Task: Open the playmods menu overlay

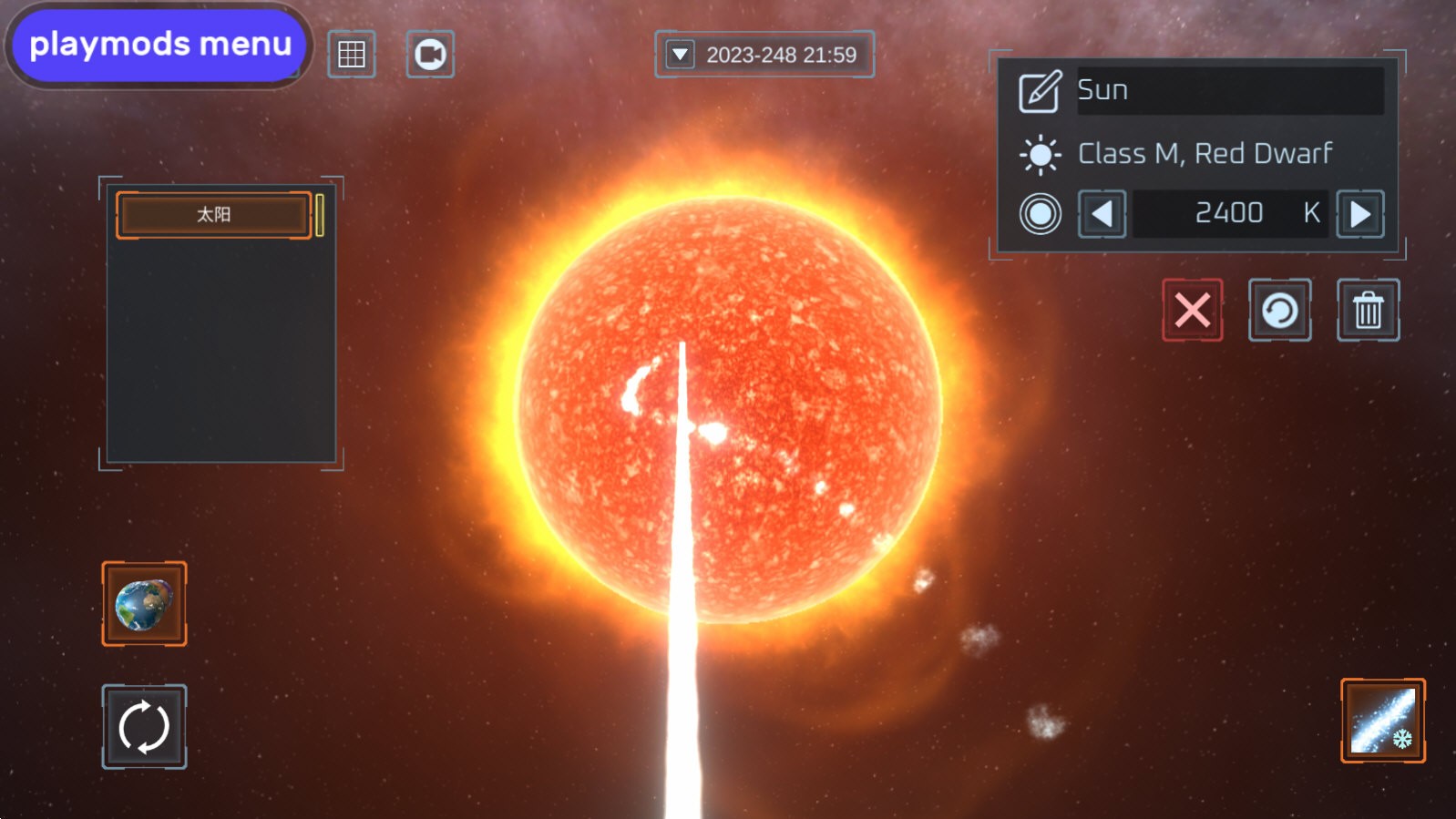Action: point(159,45)
